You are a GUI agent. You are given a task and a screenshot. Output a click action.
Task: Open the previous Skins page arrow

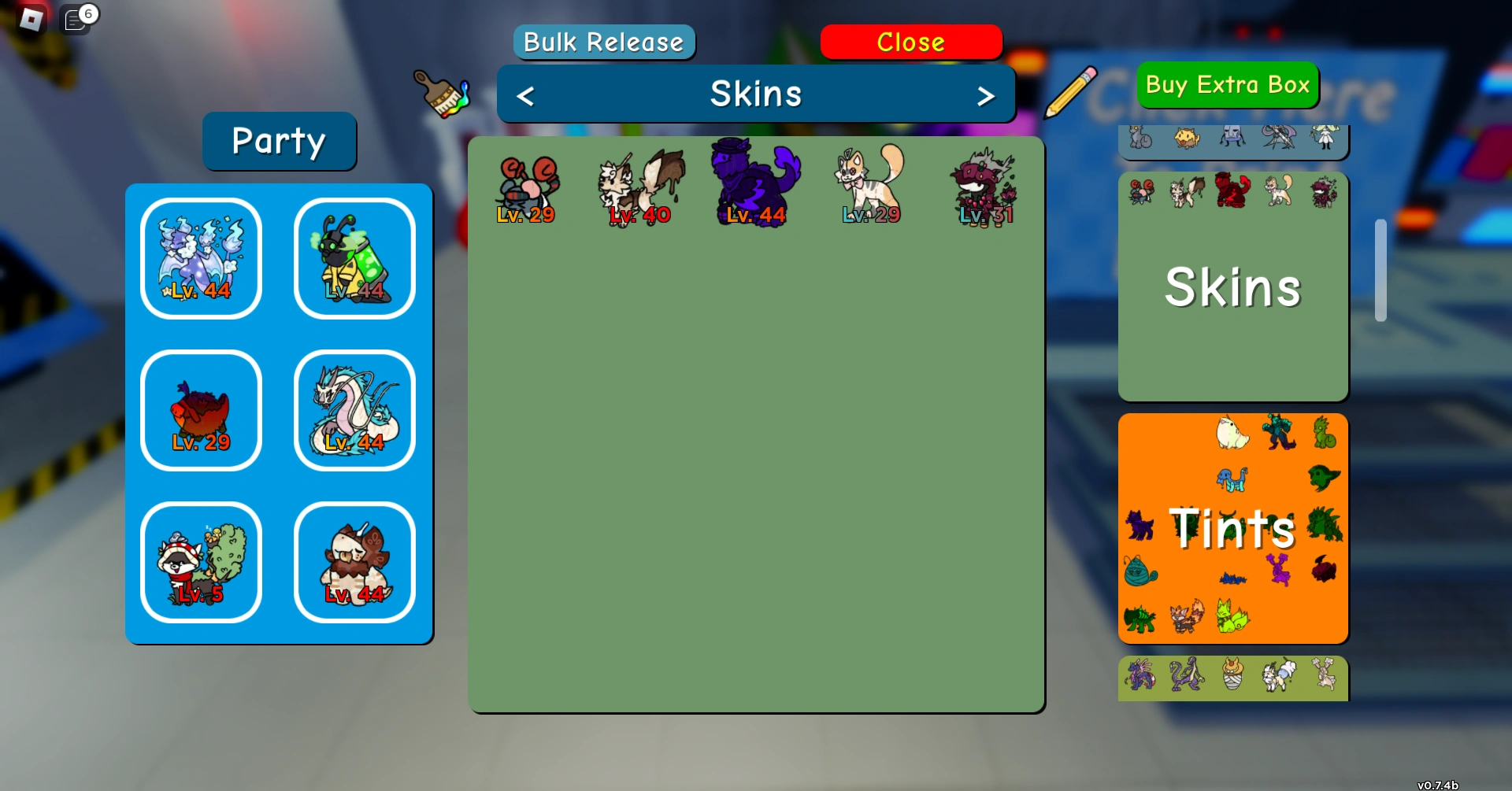coord(524,94)
